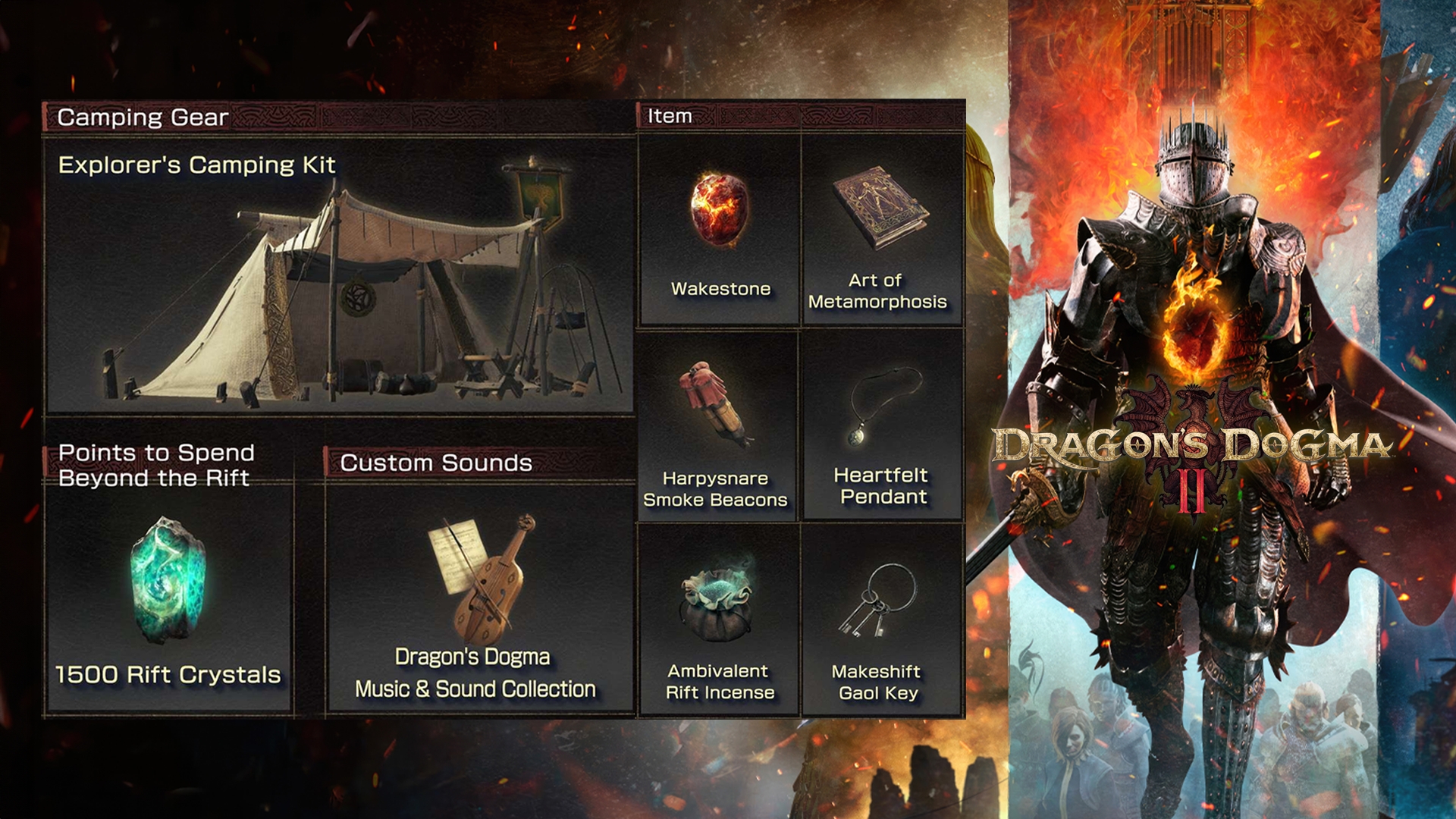Viewport: 1456px width, 819px height.
Task: Click the Wakestone name text
Action: 720,288
